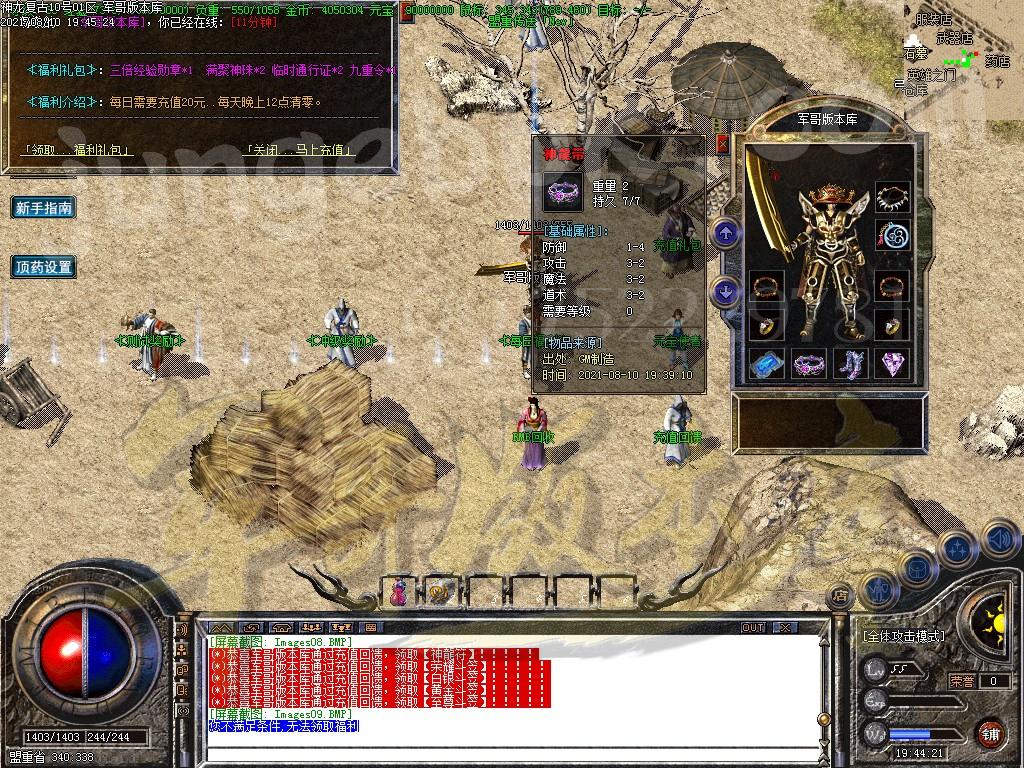Open the skills sparkle button
The height and width of the screenshot is (768, 1024).
point(957,549)
